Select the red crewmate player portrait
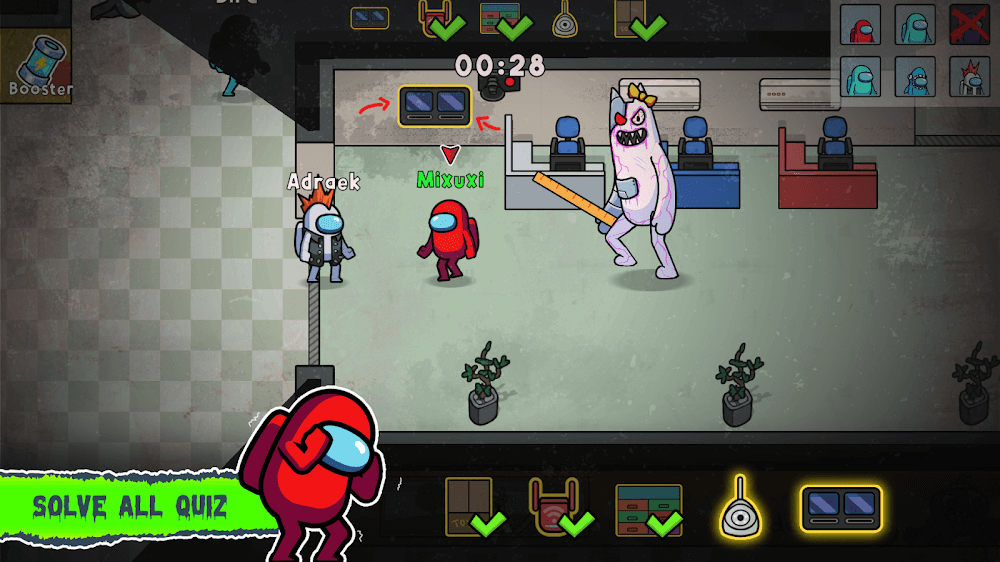 click(x=860, y=25)
